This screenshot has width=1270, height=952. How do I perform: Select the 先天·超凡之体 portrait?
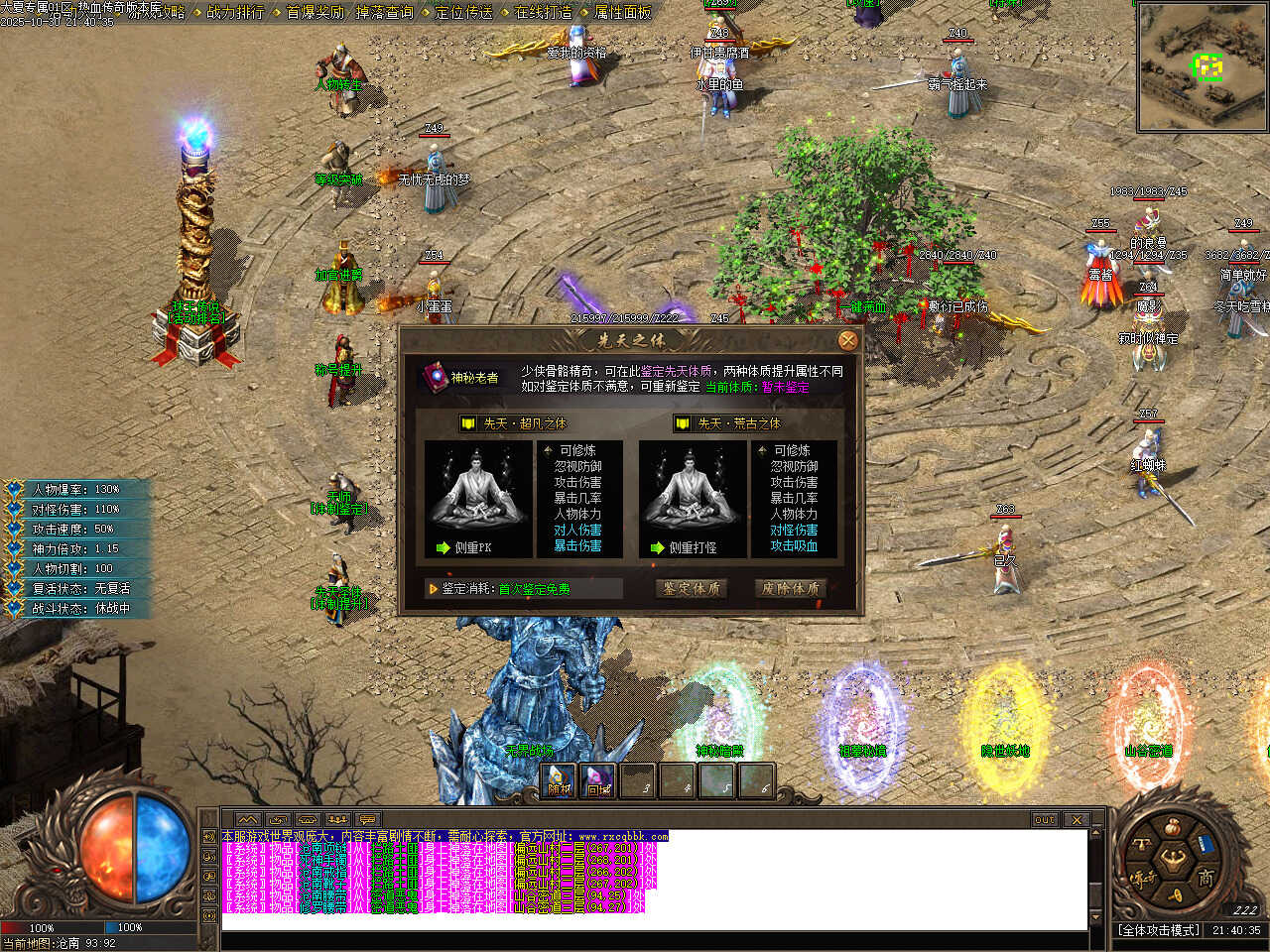click(x=478, y=499)
